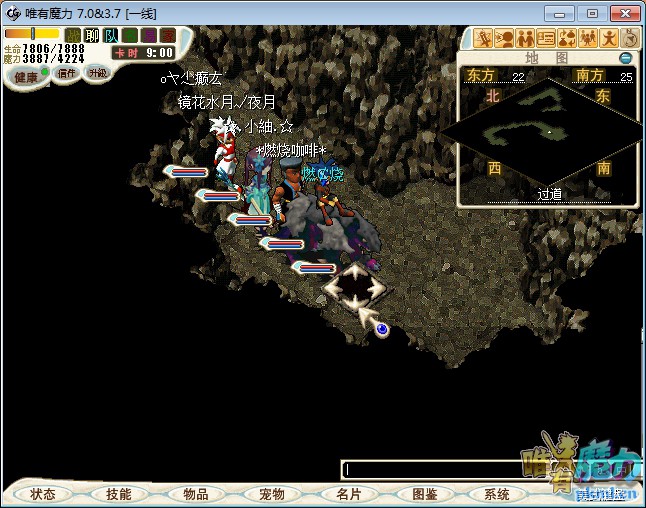This screenshot has height=508, width=646.
Task: Click the 升级 level-up button
Action: pos(97,73)
